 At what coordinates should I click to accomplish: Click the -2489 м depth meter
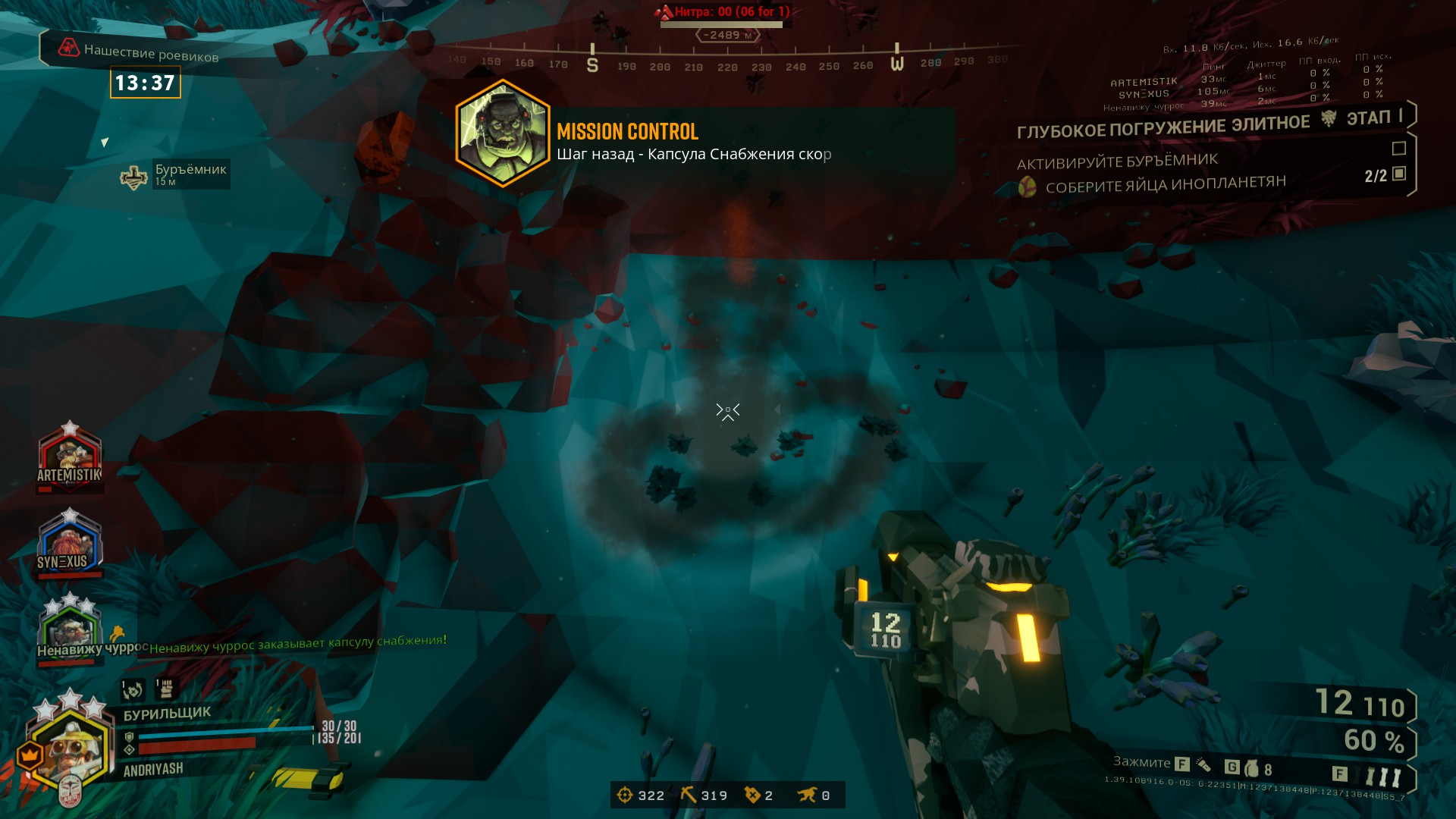[x=726, y=33]
